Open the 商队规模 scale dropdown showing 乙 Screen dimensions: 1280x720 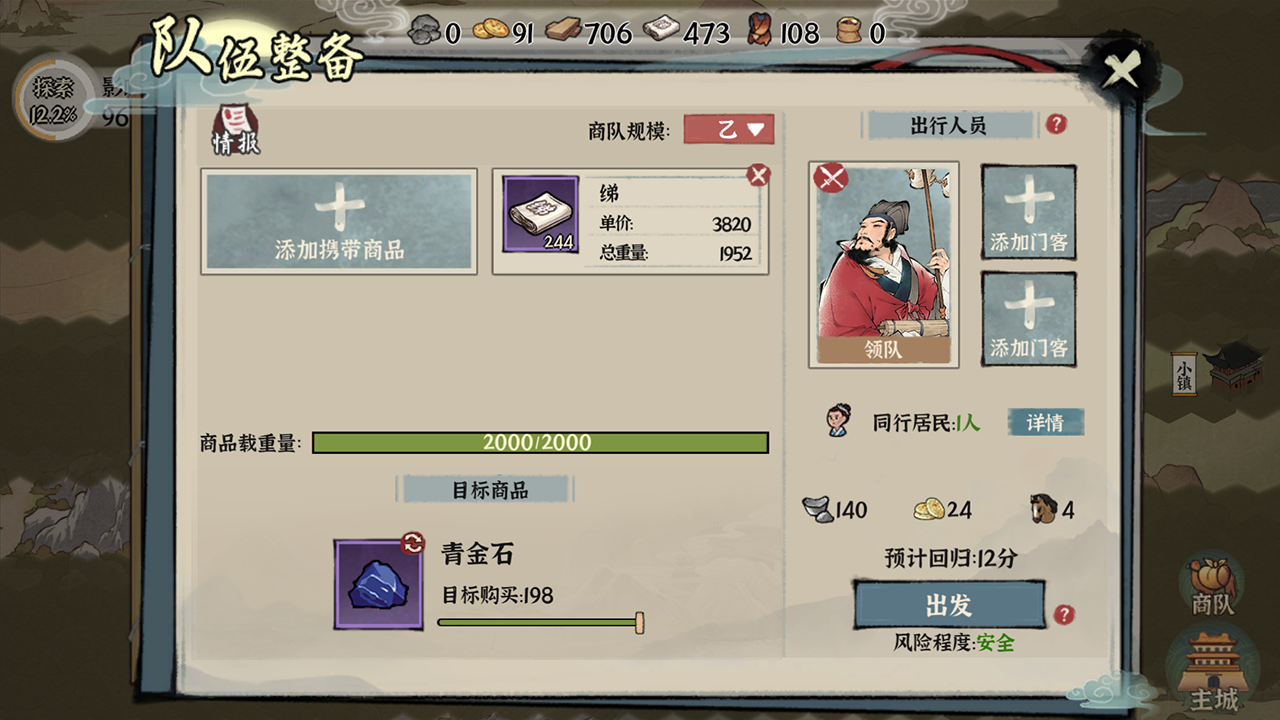729,130
